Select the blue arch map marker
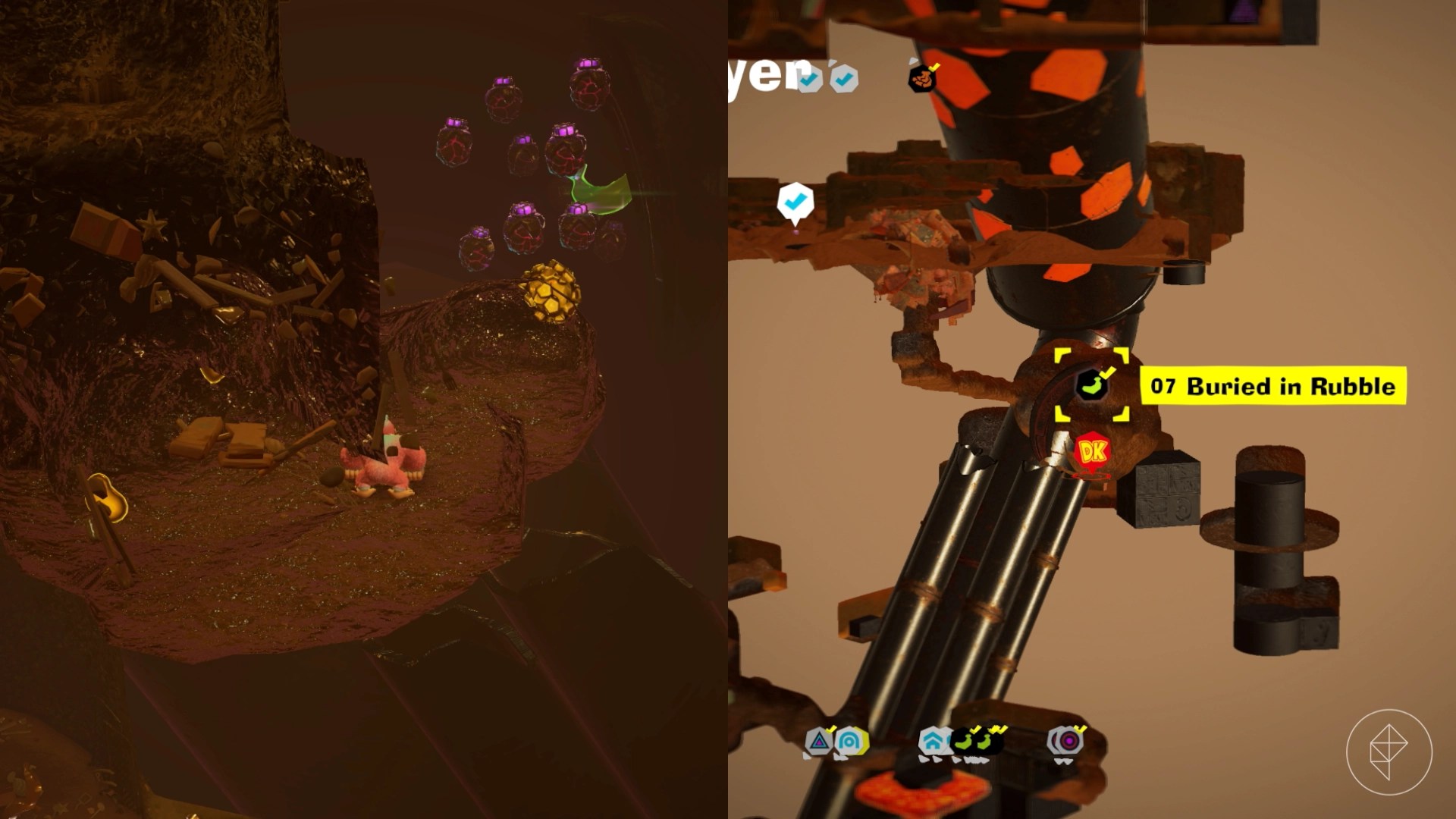Image resolution: width=1456 pixels, height=819 pixels. coord(850,741)
